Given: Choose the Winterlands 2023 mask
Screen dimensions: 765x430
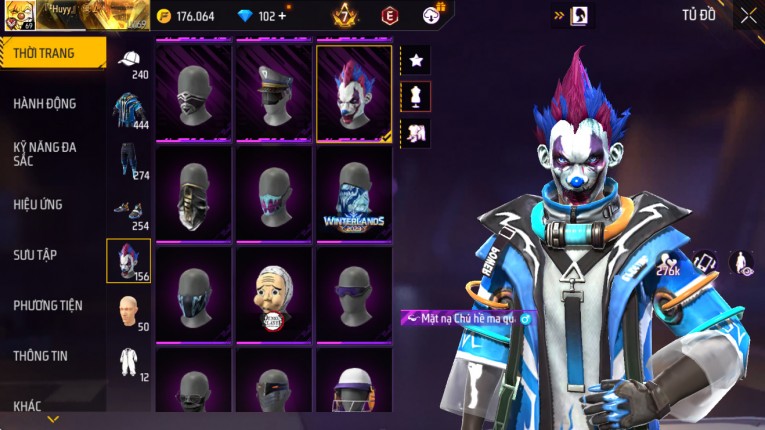Looking at the screenshot, I should pyautogui.click(x=354, y=194).
